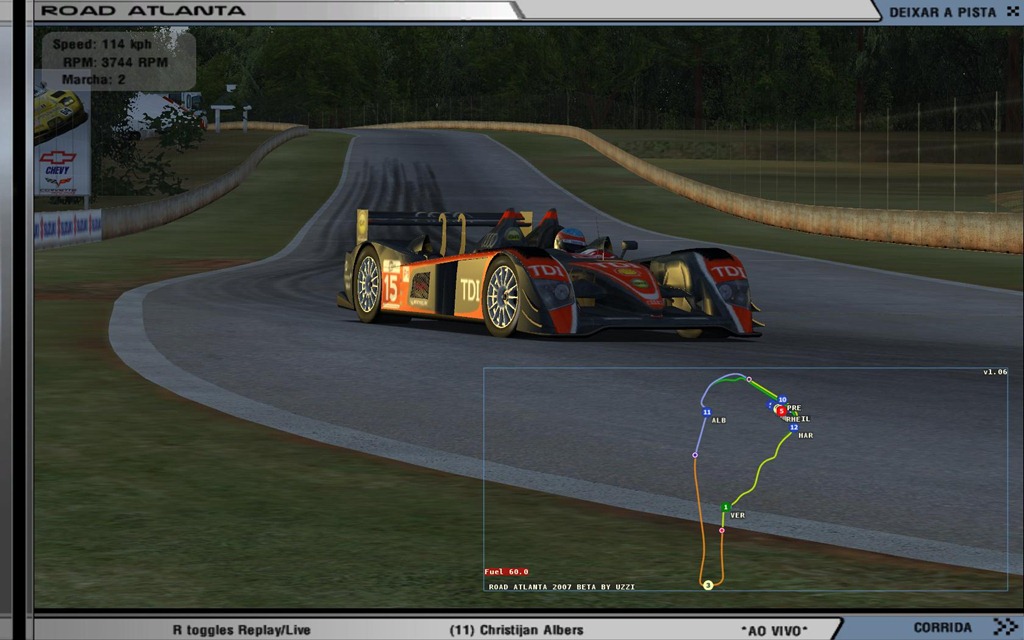Screen dimensions: 1024x640
Task: Select car marker 10 on track map
Action: tap(782, 400)
